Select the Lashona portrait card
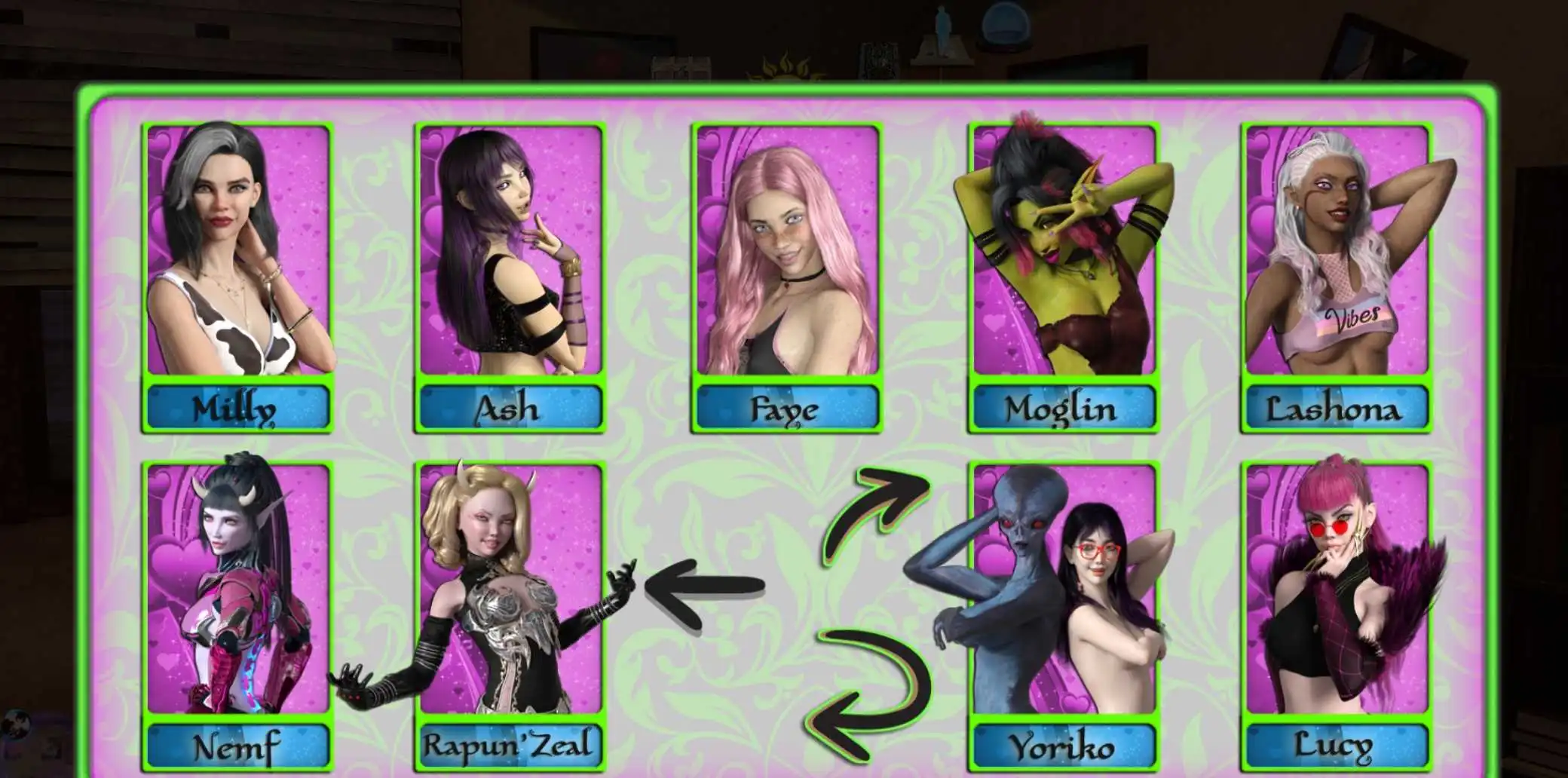Viewport: 1568px width, 778px height. point(1337,277)
